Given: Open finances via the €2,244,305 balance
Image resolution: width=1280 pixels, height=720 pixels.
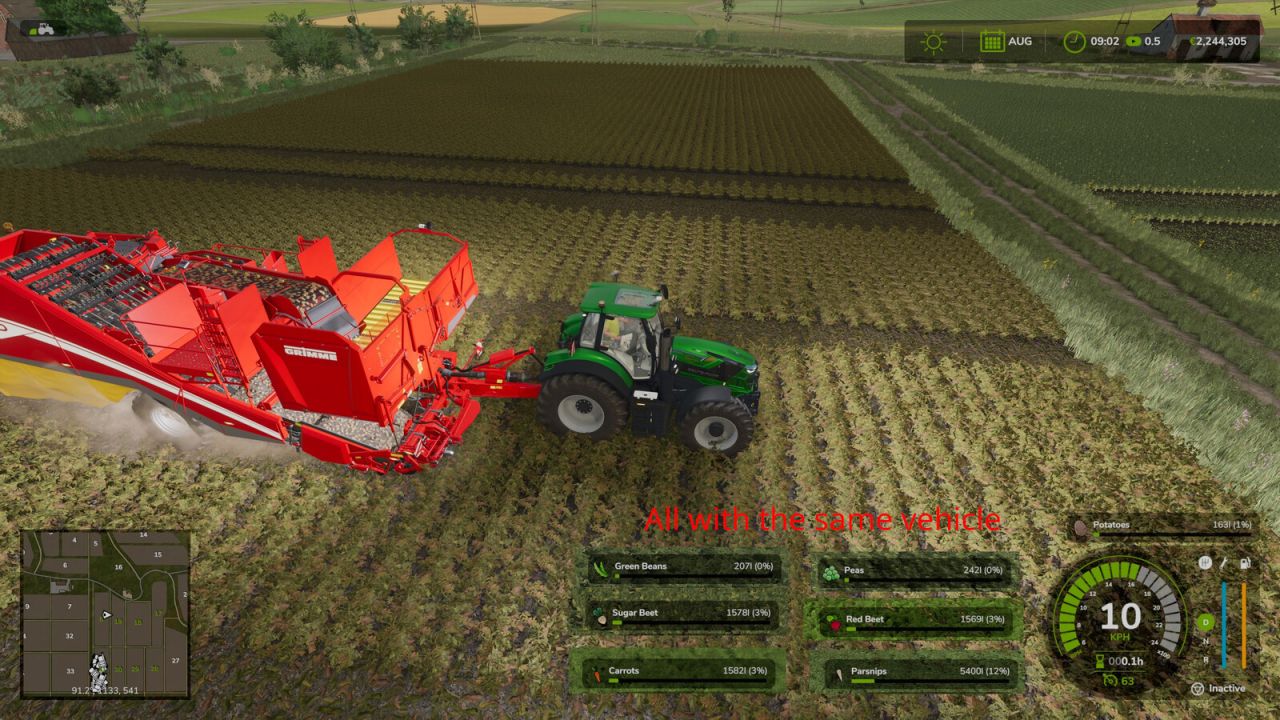Looking at the screenshot, I should click(1220, 41).
